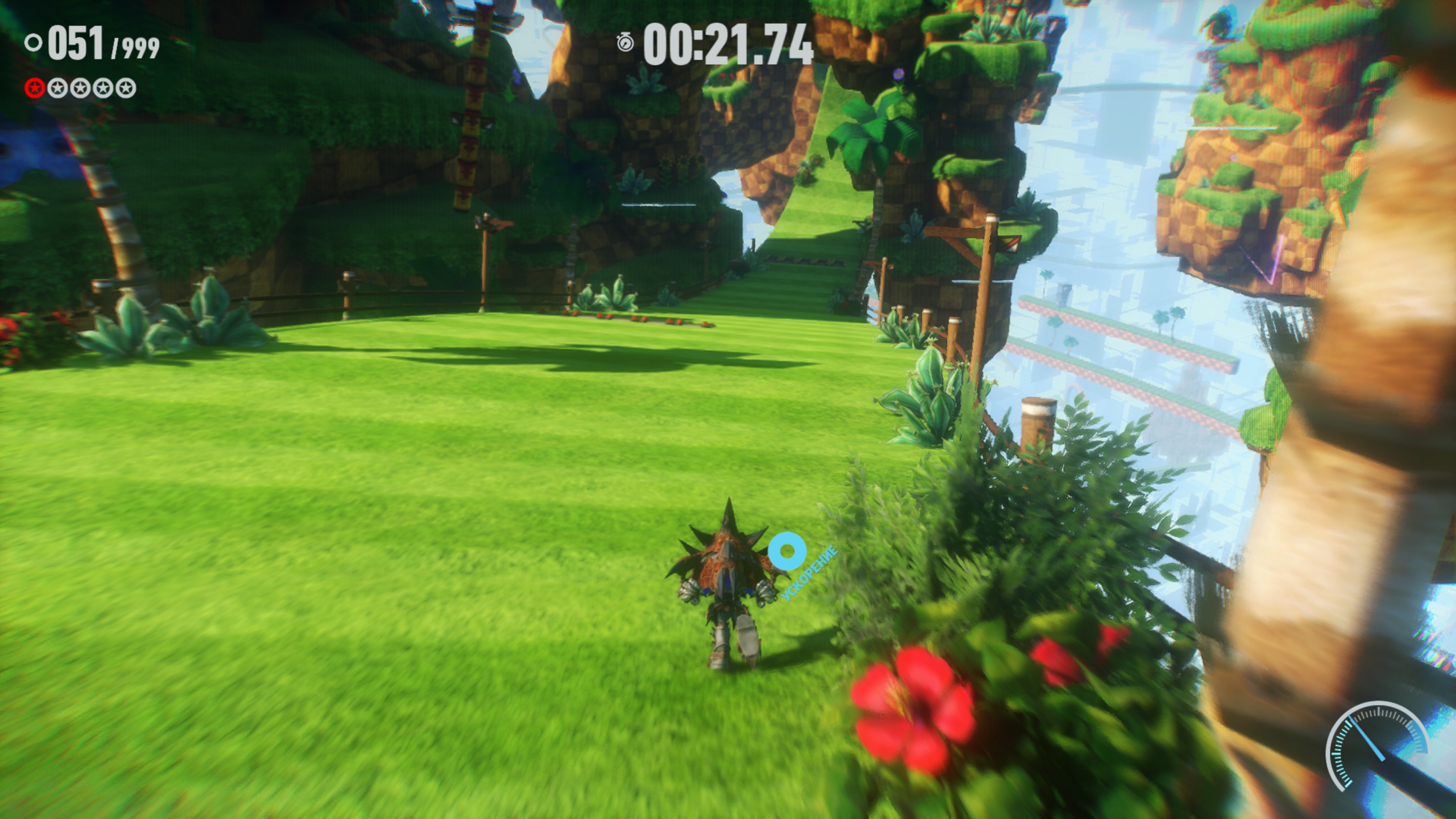Click the stopwatch icon beside the timer
The height and width of the screenshot is (819, 1456).
(x=625, y=43)
